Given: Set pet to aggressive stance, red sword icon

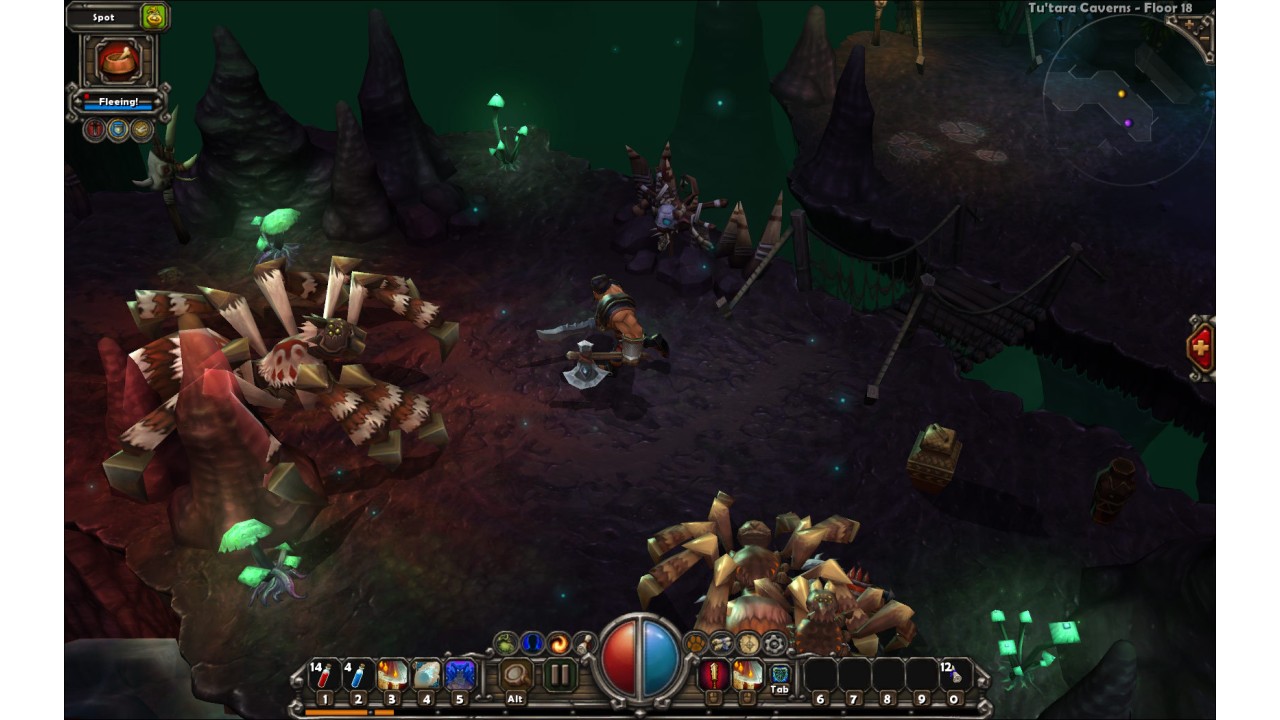Looking at the screenshot, I should click(95, 129).
